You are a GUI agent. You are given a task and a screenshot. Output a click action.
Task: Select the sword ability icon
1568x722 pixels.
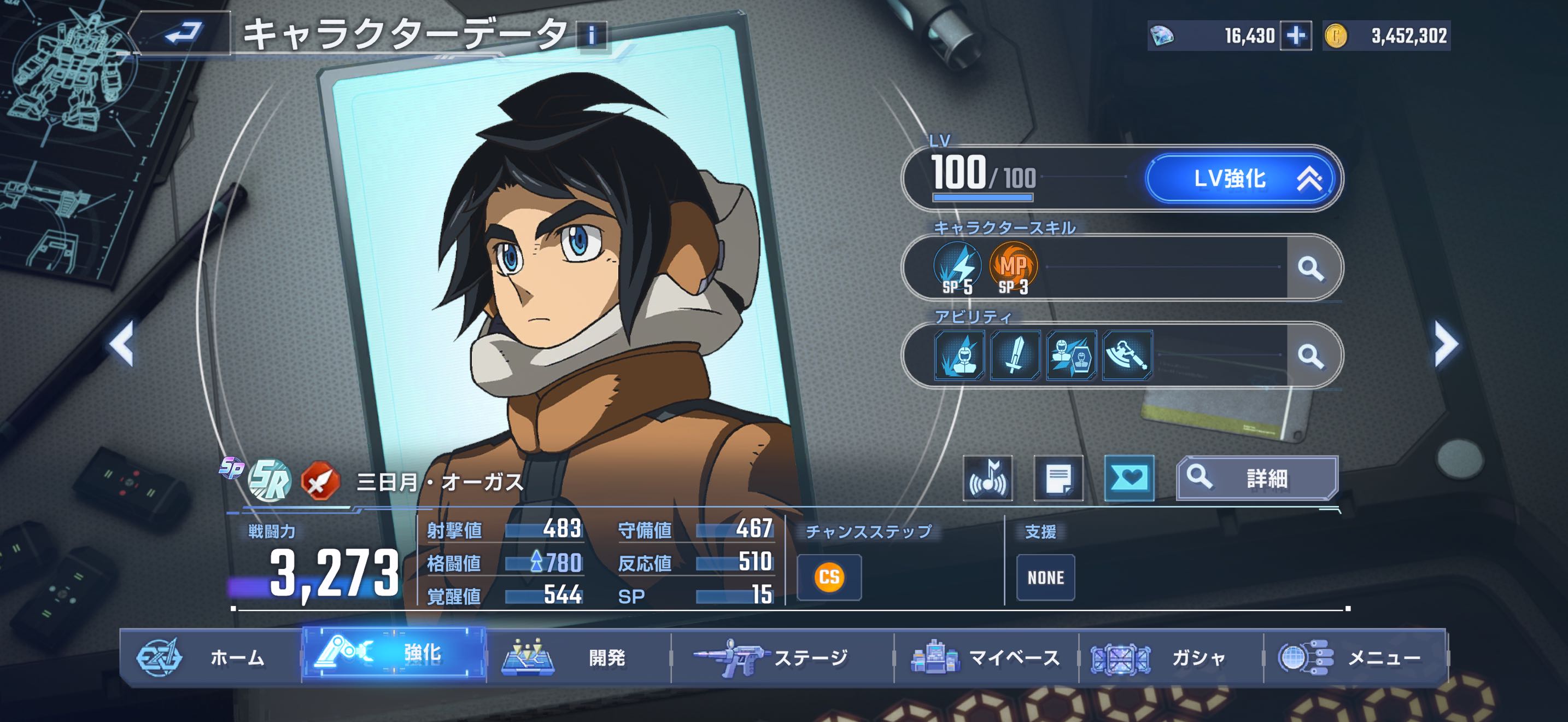pos(1015,356)
